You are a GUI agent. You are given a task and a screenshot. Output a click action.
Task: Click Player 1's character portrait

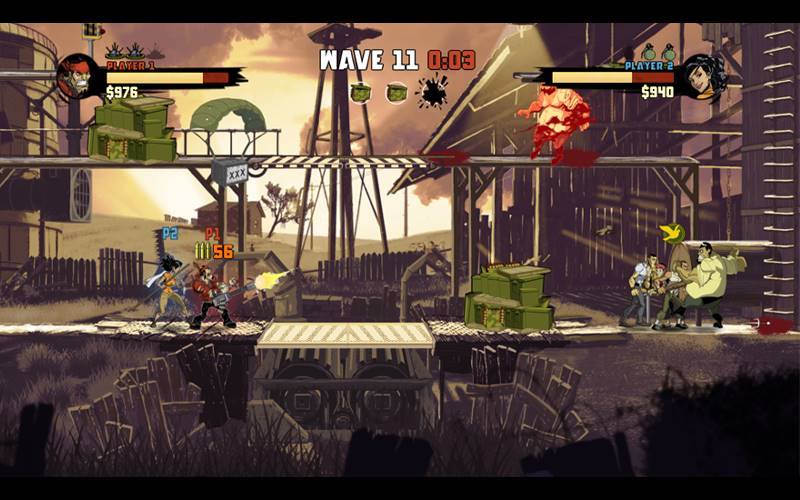coord(78,76)
